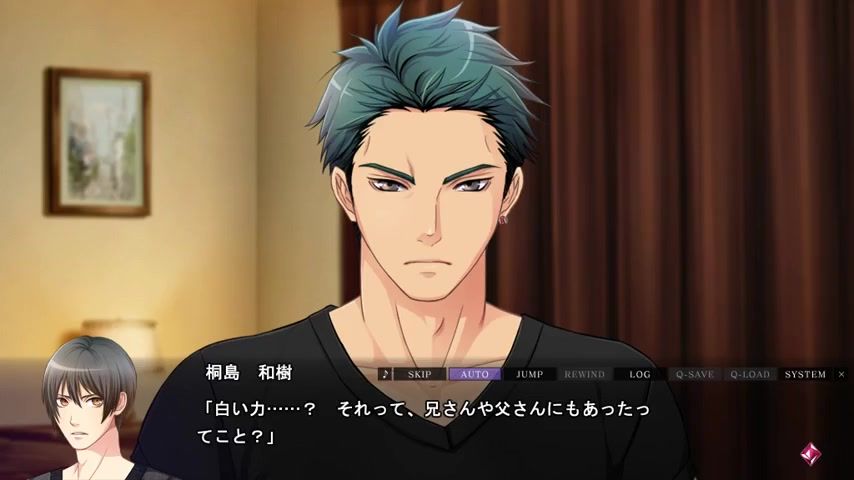The image size is (854, 480).
Task: Toggle the music note button
Action: 385,374
